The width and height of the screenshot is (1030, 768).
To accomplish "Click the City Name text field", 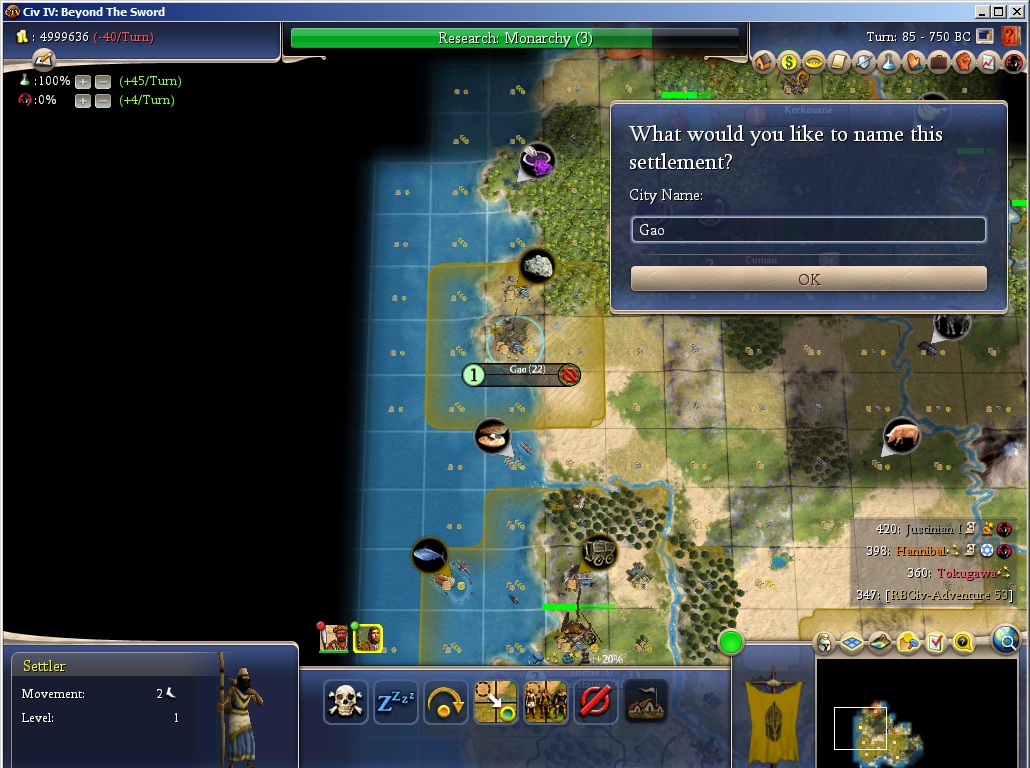I will click(x=808, y=230).
